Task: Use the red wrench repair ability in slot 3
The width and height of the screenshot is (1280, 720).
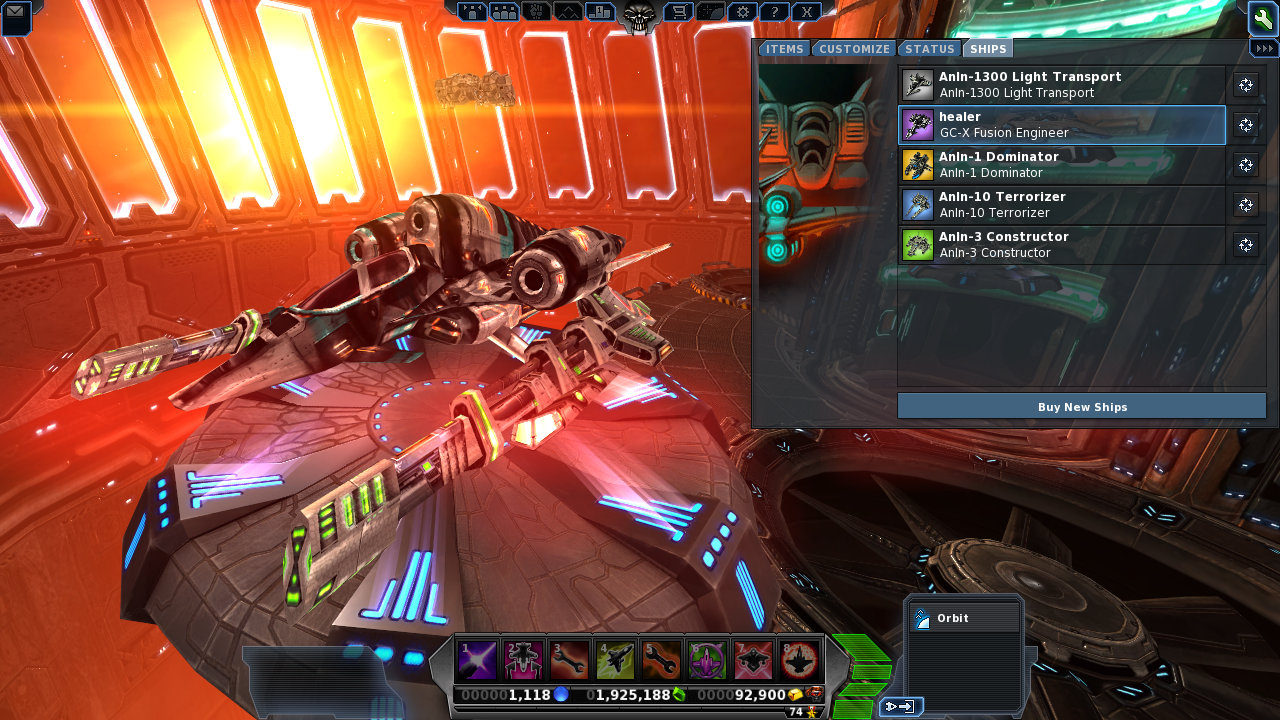Action: pos(569,660)
